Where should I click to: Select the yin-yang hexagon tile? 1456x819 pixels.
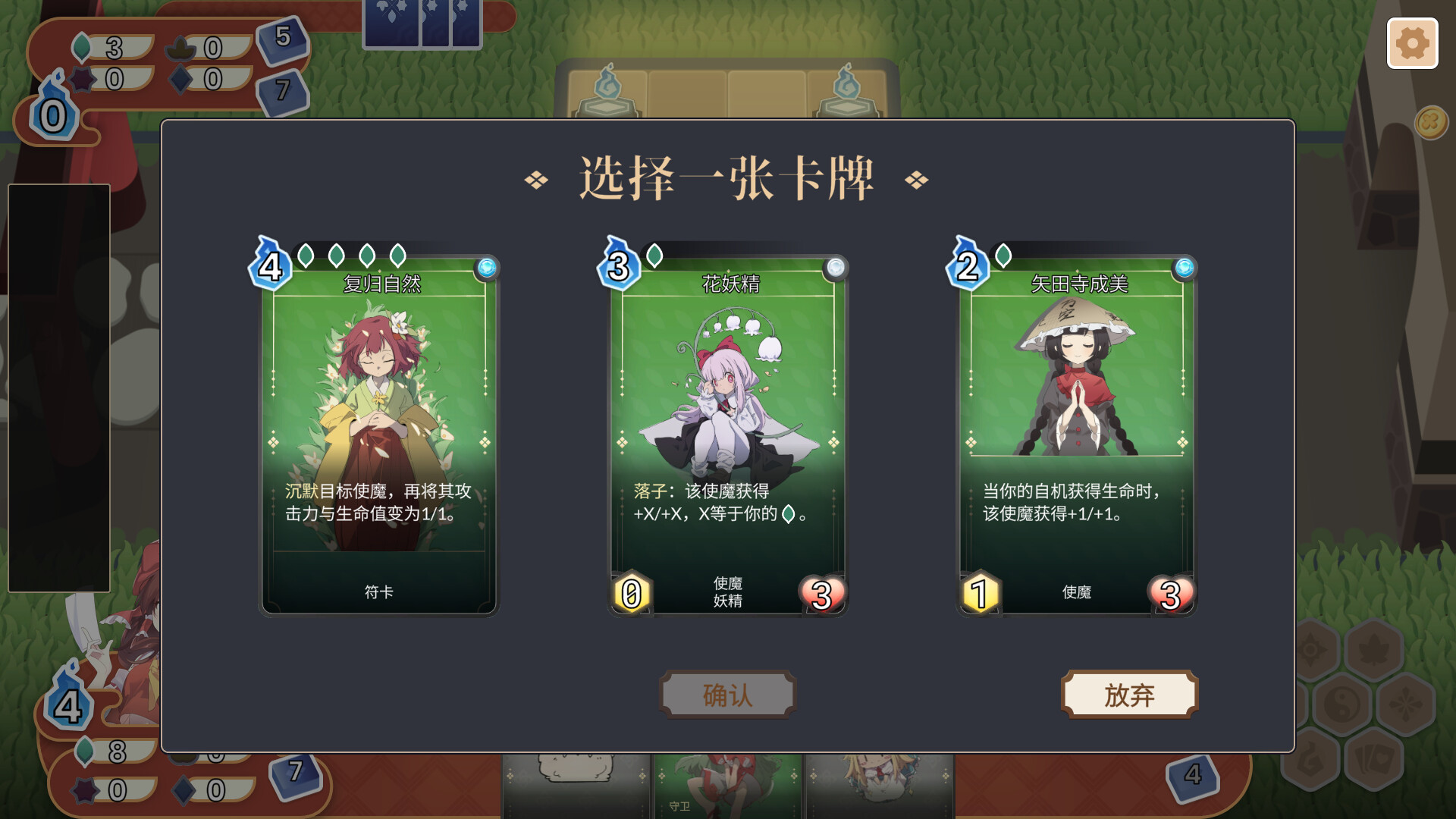coord(1343,703)
